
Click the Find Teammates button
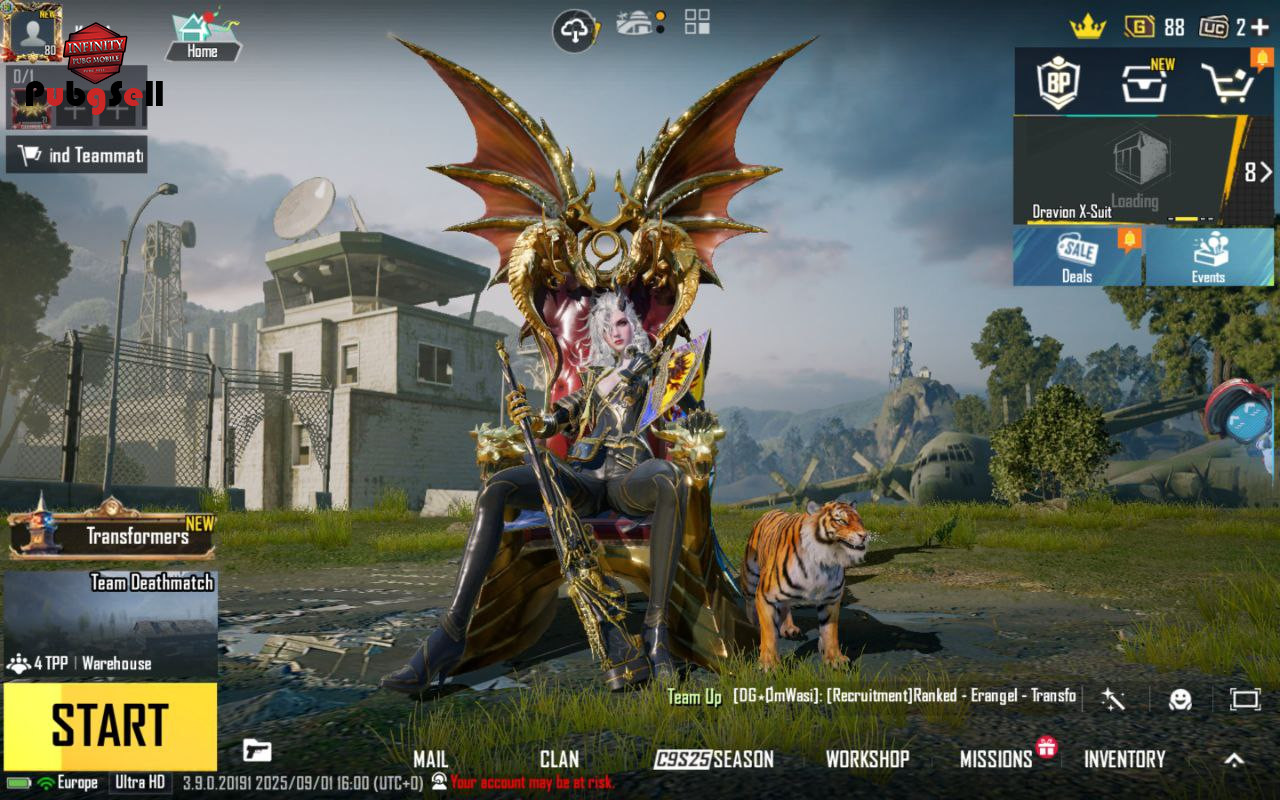(x=77, y=155)
